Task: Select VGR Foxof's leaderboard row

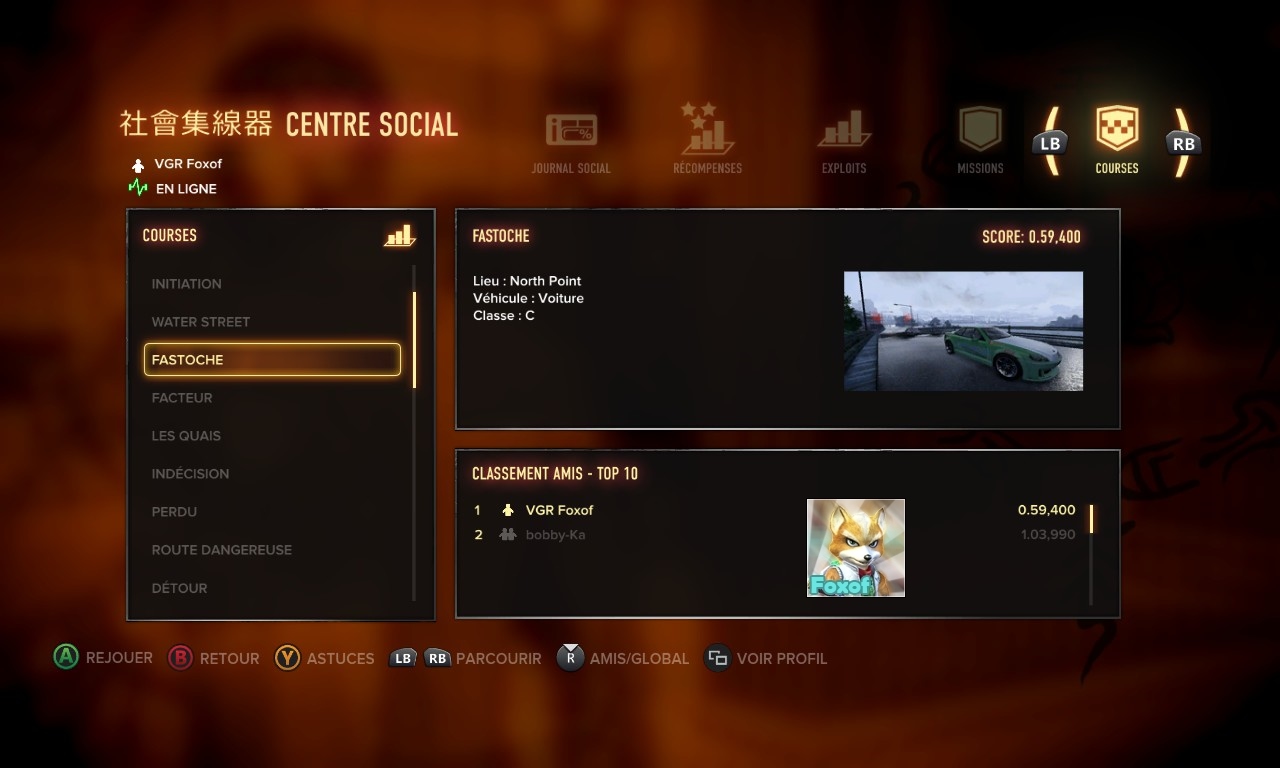Action: (560, 510)
